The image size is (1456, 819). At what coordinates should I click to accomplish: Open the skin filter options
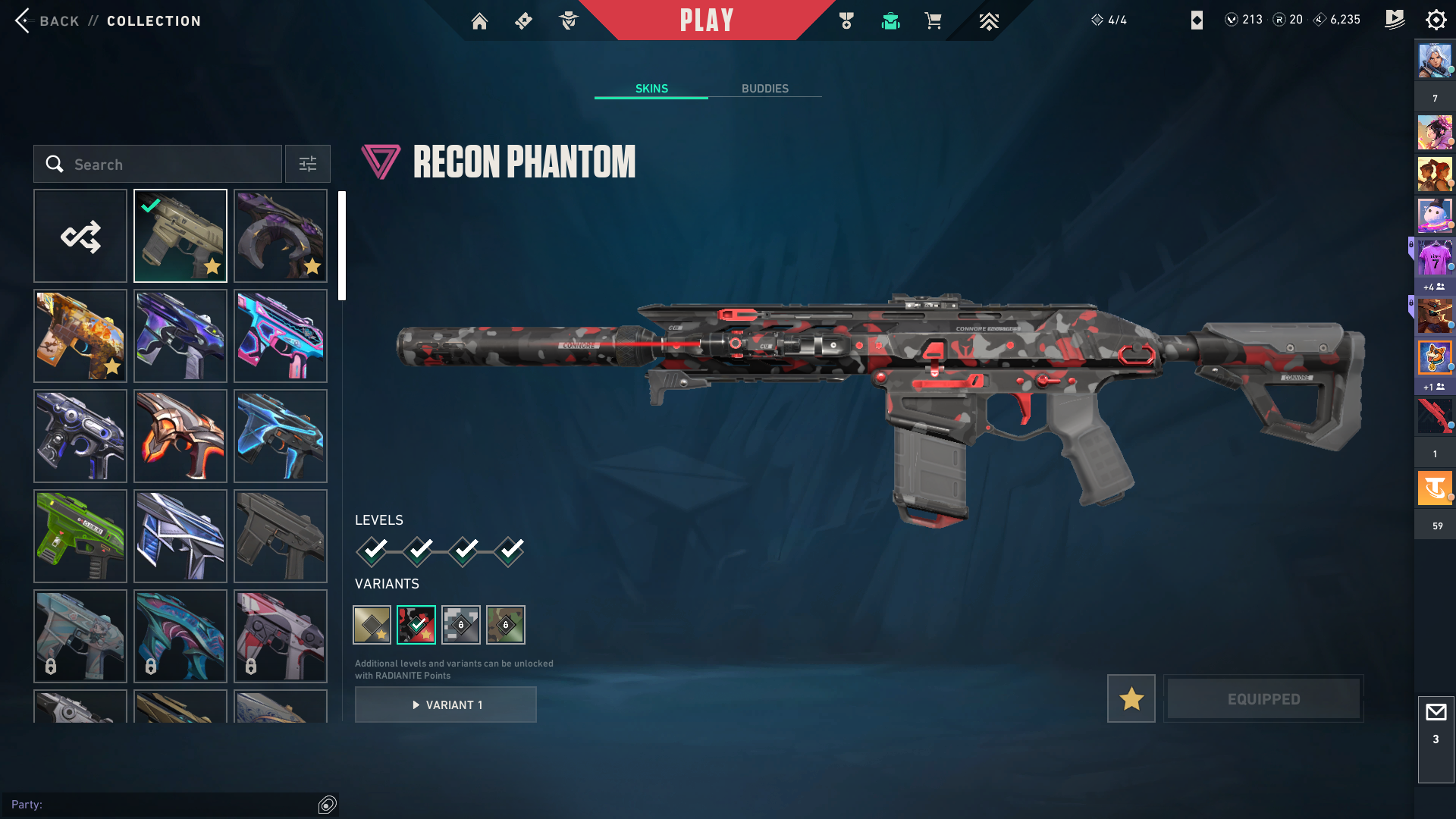308,165
